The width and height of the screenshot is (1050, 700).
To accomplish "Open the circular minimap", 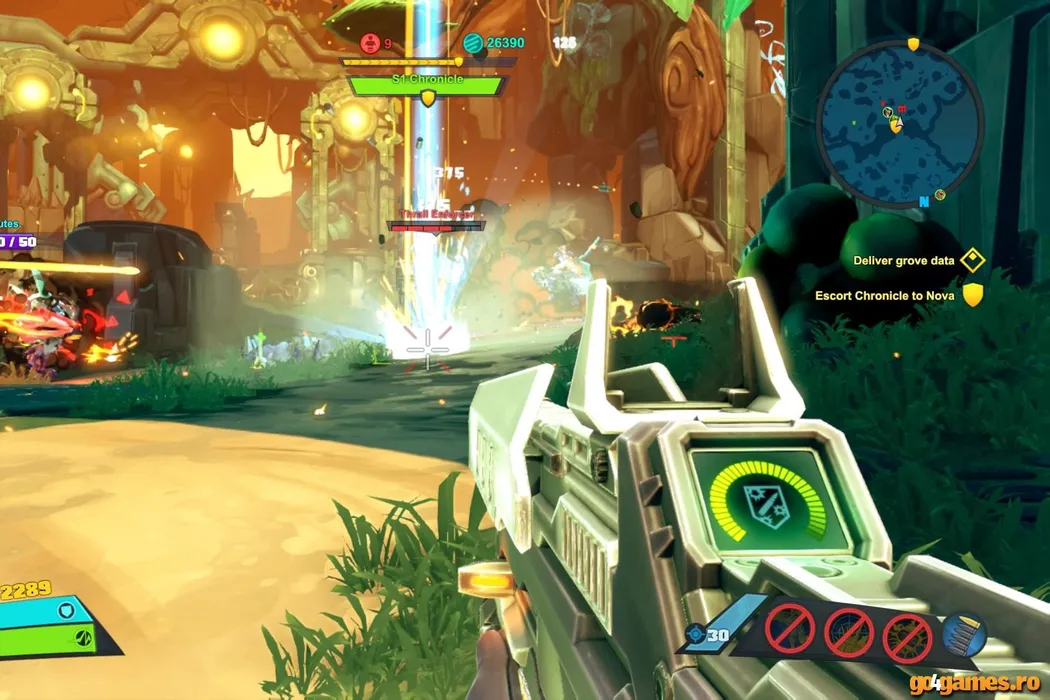I will pos(899,122).
